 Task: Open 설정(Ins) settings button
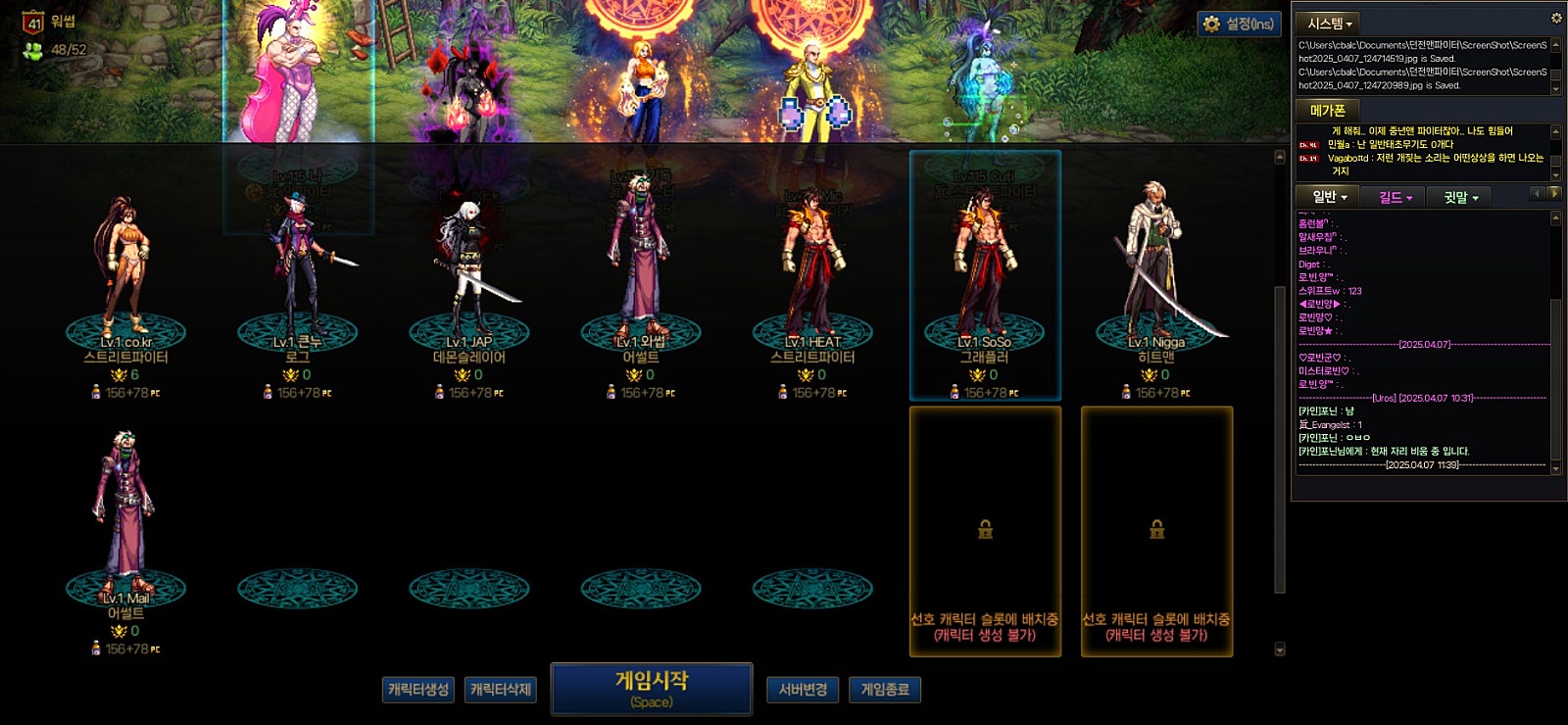tap(1240, 24)
